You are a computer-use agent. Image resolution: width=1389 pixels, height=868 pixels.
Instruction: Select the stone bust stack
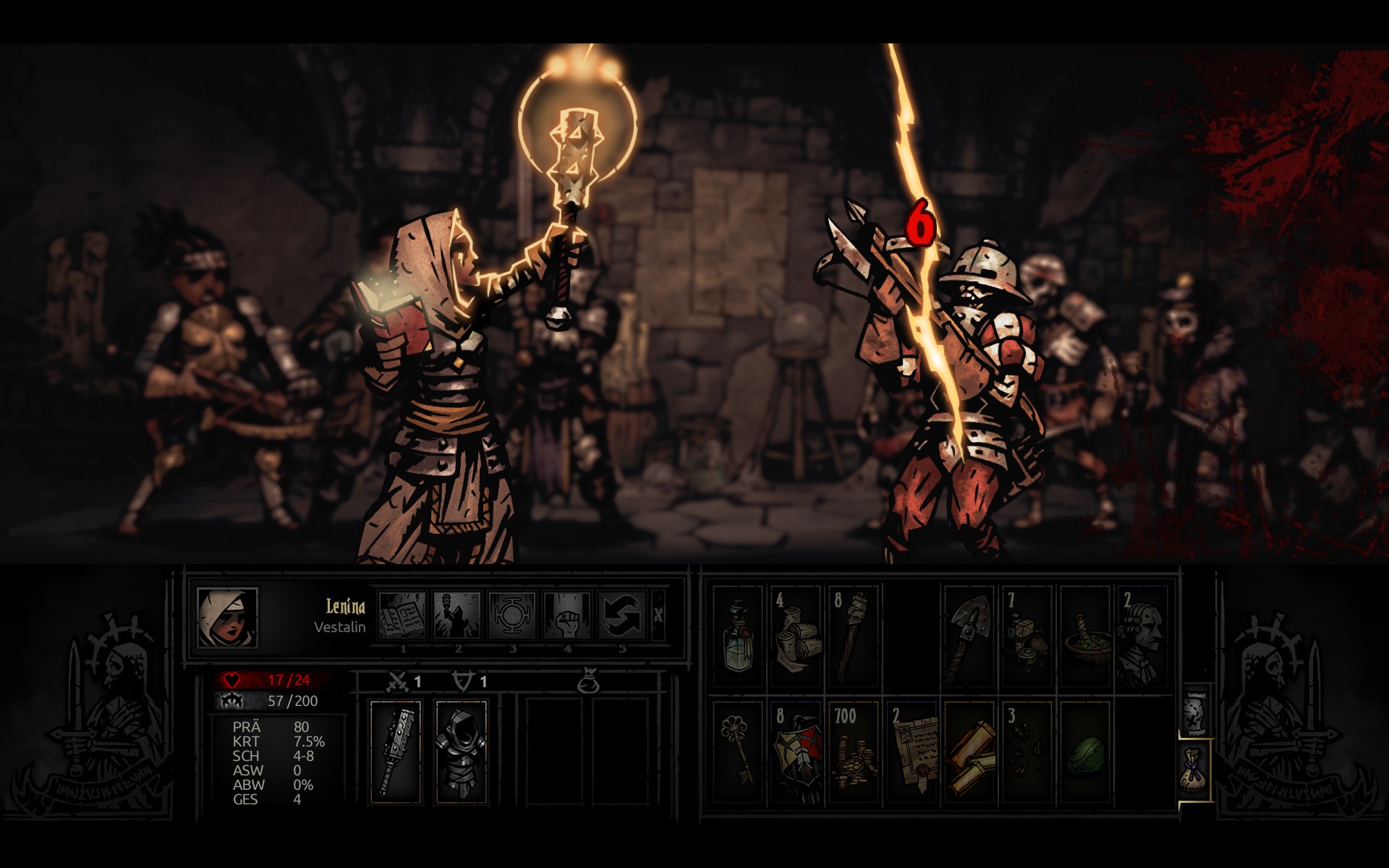(x=1142, y=637)
